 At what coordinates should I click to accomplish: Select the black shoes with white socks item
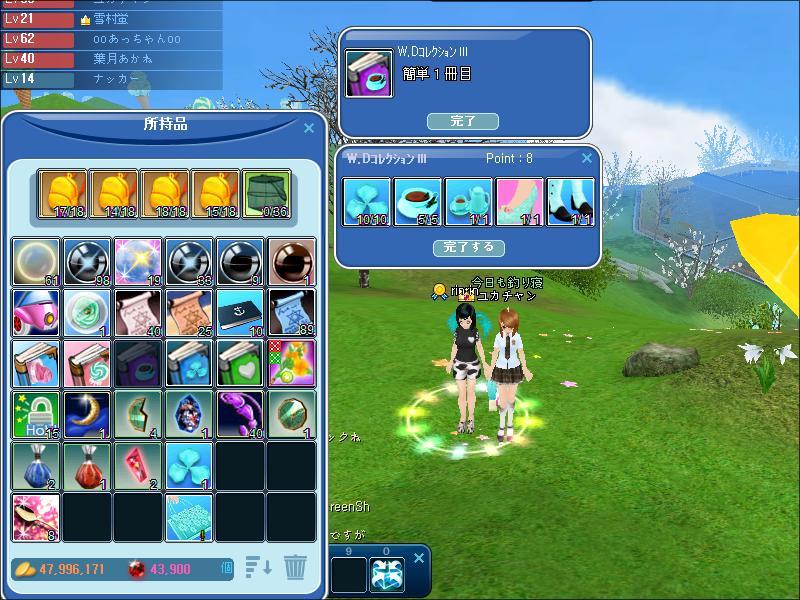pyautogui.click(x=571, y=202)
